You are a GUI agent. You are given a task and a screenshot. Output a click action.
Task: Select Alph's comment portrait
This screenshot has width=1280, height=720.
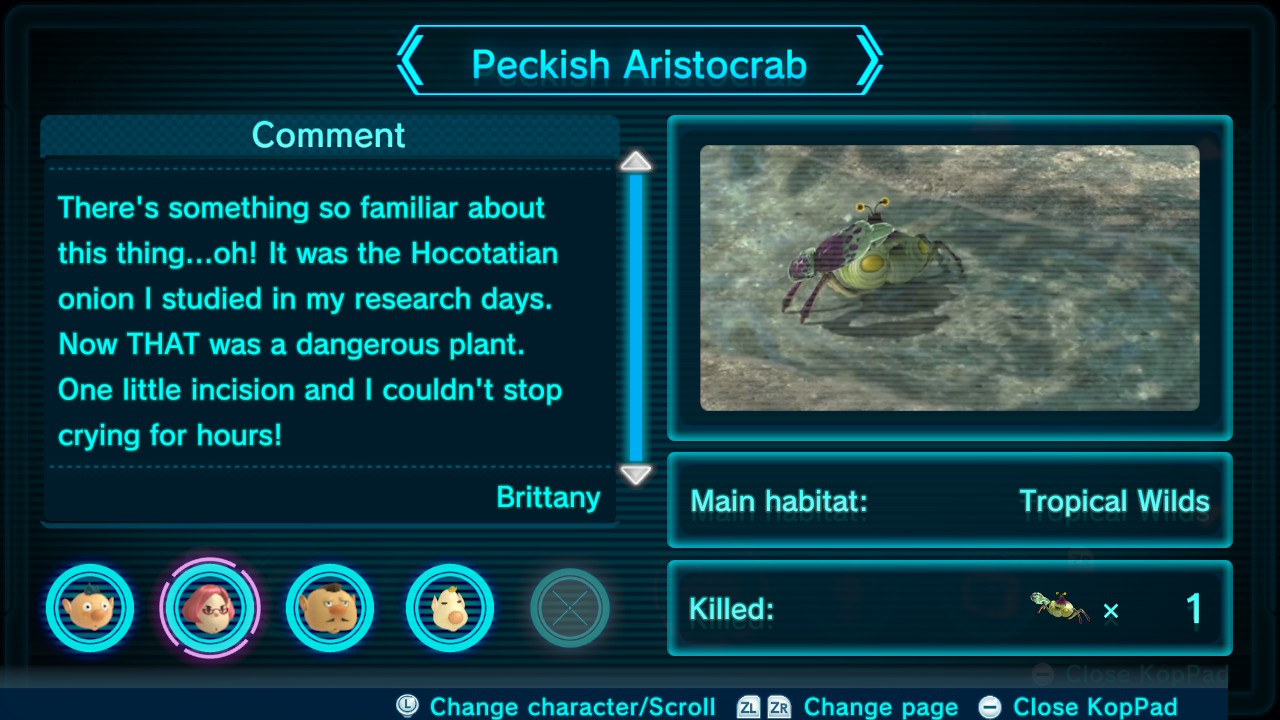tap(90, 608)
